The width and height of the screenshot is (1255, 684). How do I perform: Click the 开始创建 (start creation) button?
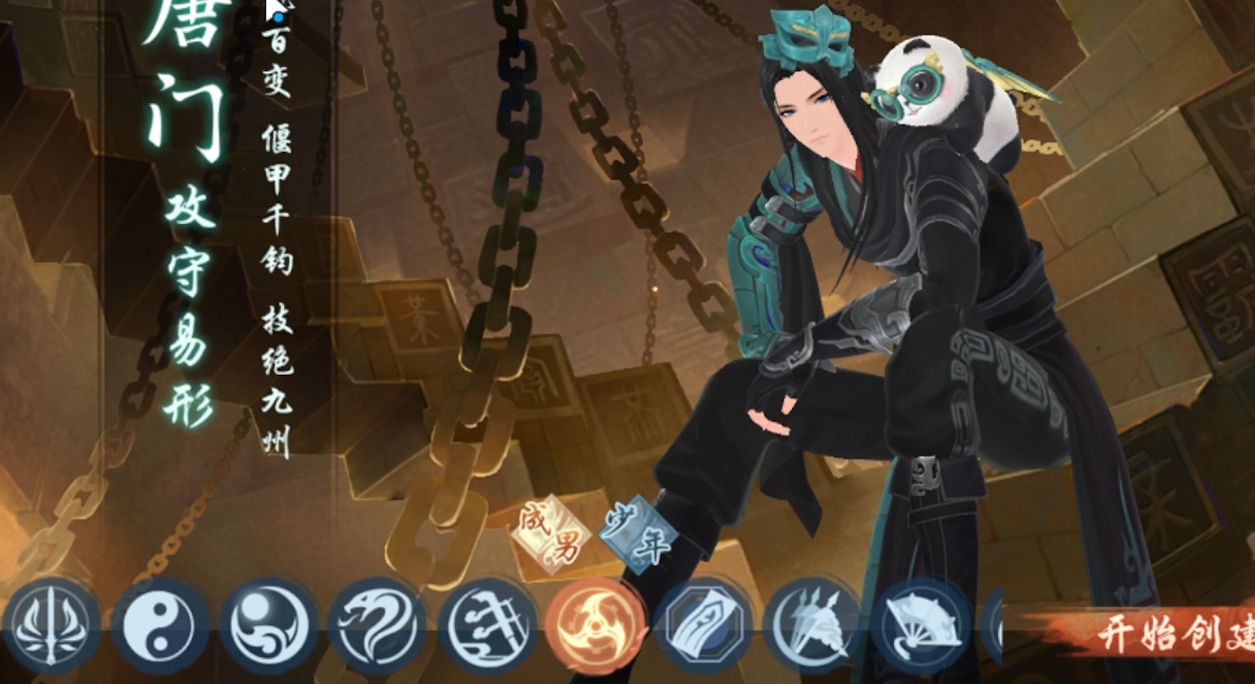tap(1170, 634)
